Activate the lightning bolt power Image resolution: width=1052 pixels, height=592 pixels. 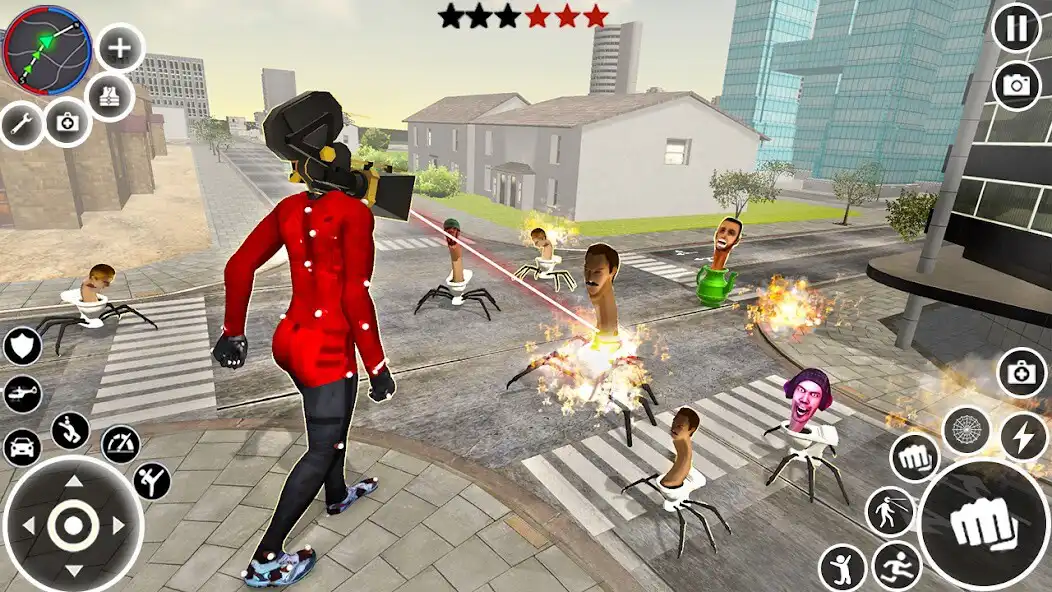1023,437
